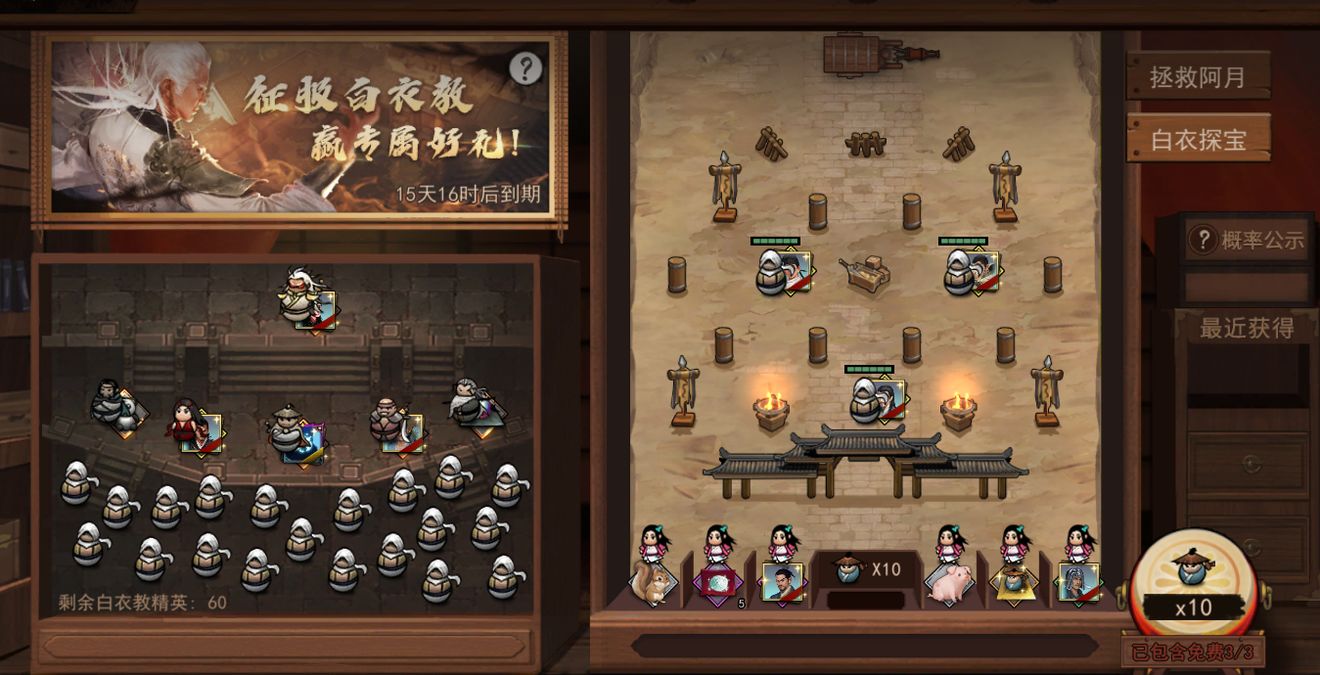
Task: Open the 白衣探宝 treasure hunt
Action: point(1197,139)
